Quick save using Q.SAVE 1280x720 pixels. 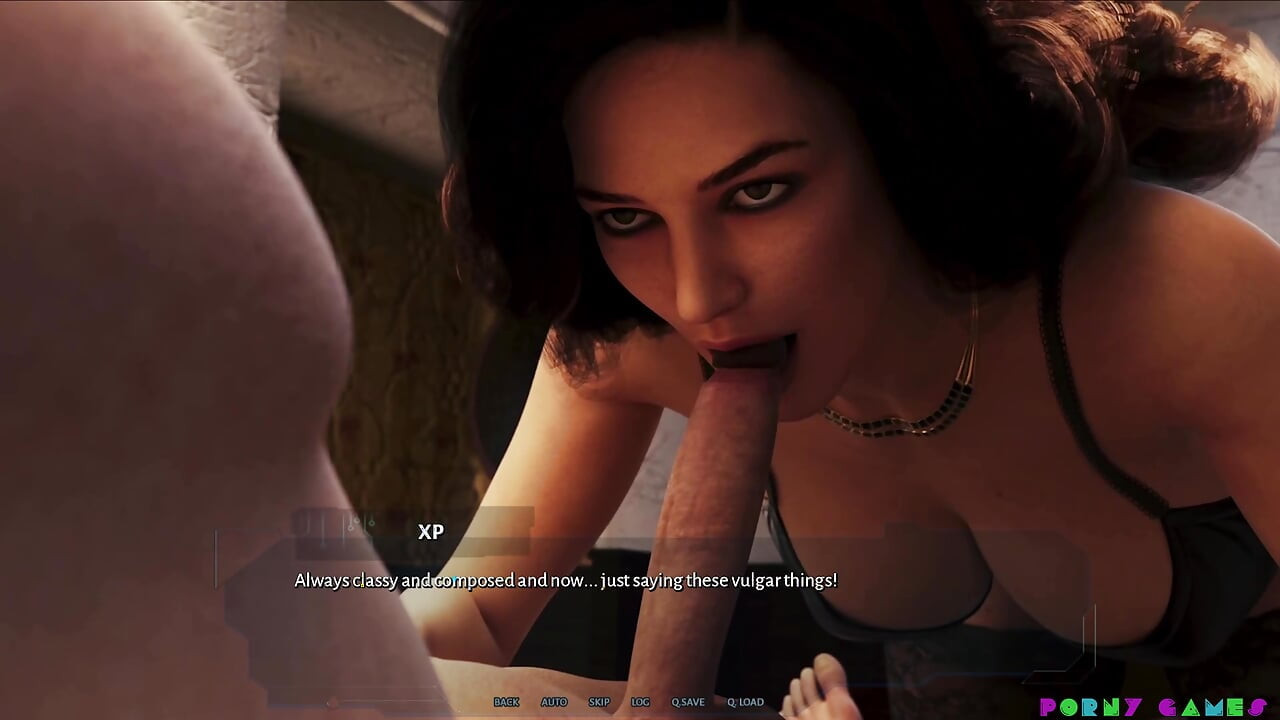[687, 702]
